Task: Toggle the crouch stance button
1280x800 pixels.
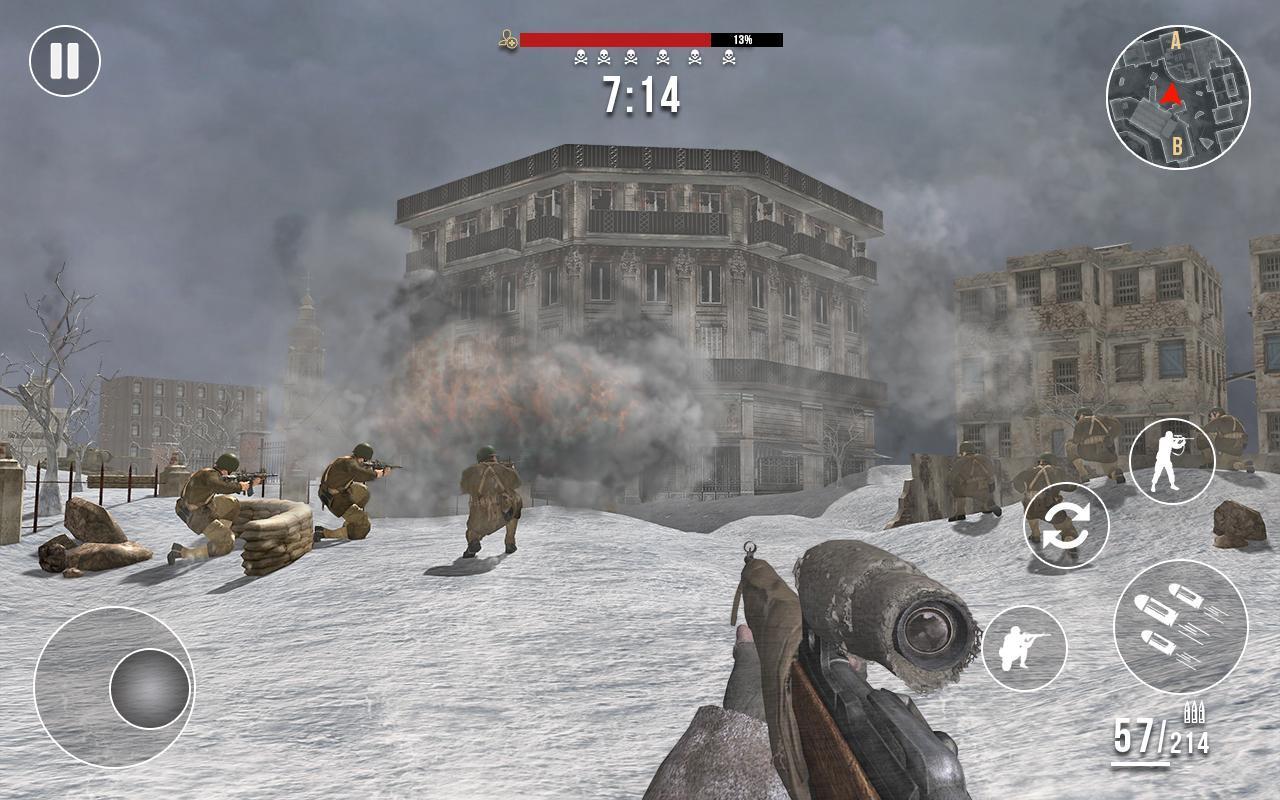Action: pos(1024,647)
